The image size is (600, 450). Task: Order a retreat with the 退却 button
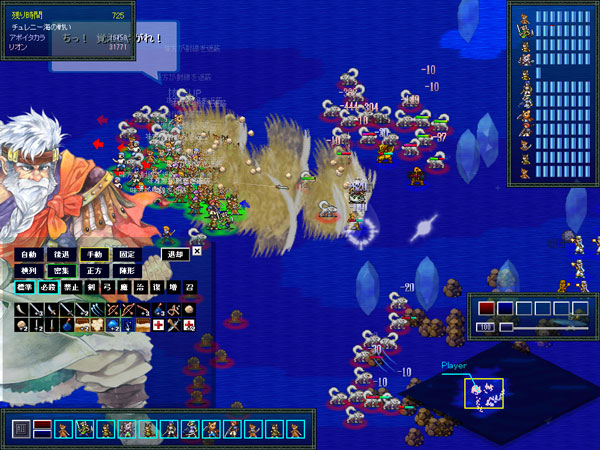(175, 254)
